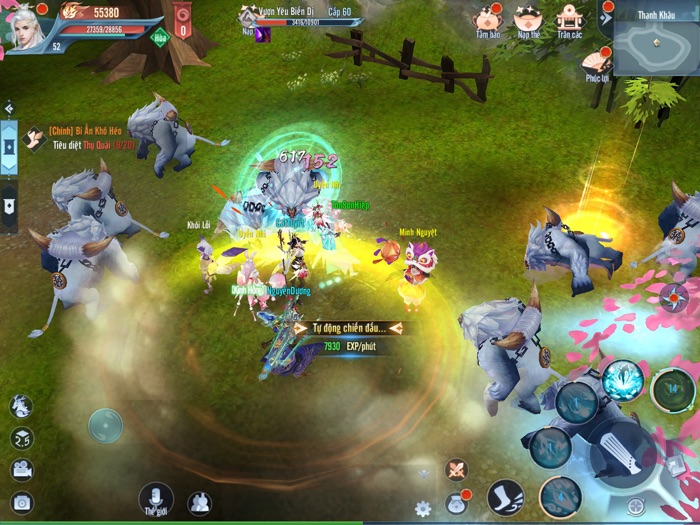Activate the video camera recording icon

pyautogui.click(x=21, y=470)
